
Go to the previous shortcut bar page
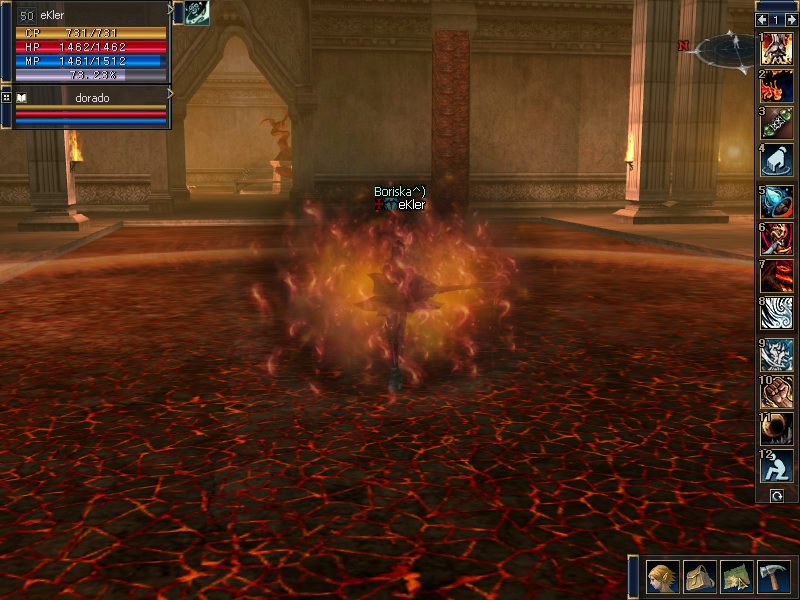tap(762, 19)
